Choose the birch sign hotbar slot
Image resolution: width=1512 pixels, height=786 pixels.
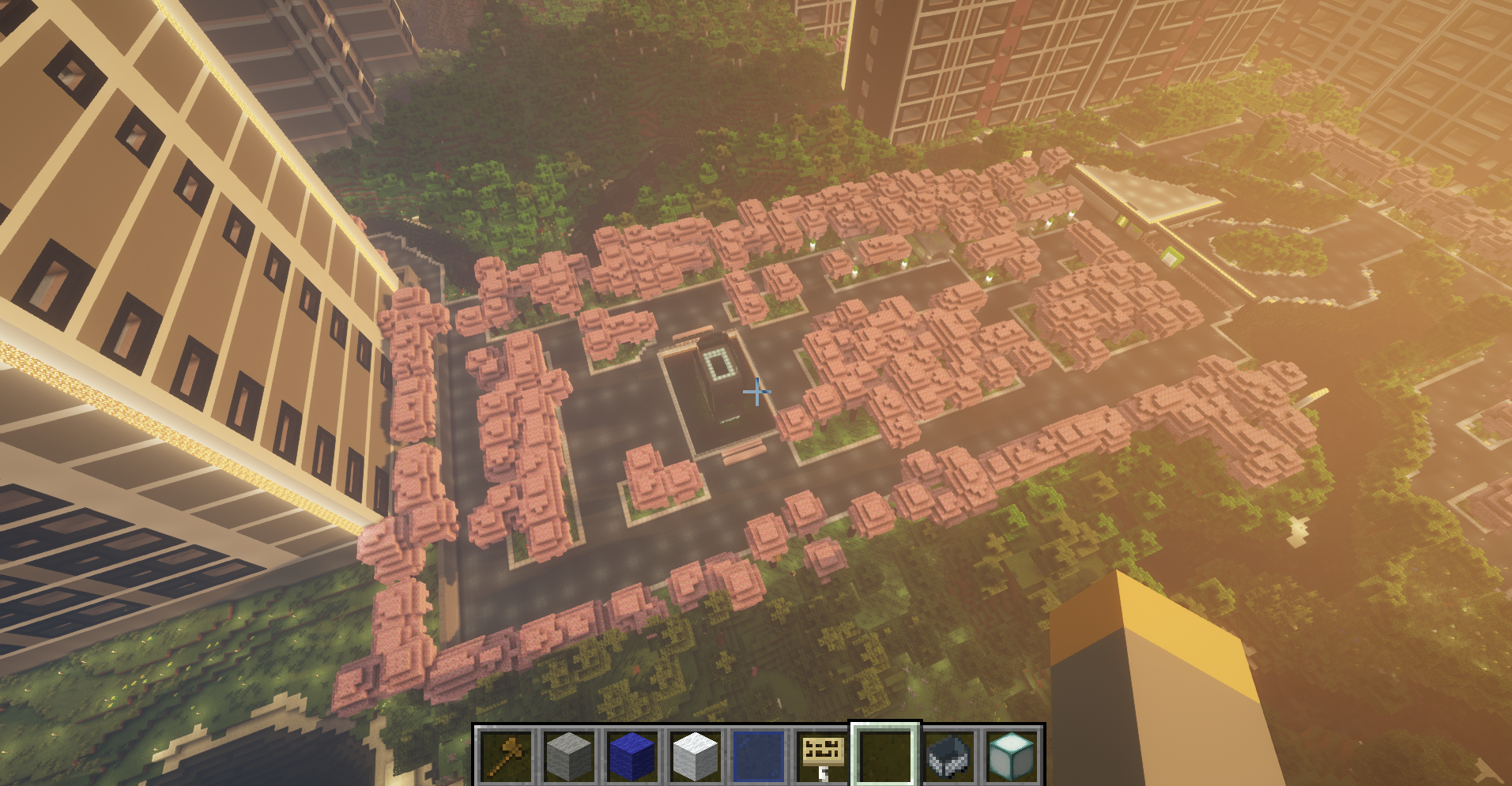pyautogui.click(x=822, y=754)
